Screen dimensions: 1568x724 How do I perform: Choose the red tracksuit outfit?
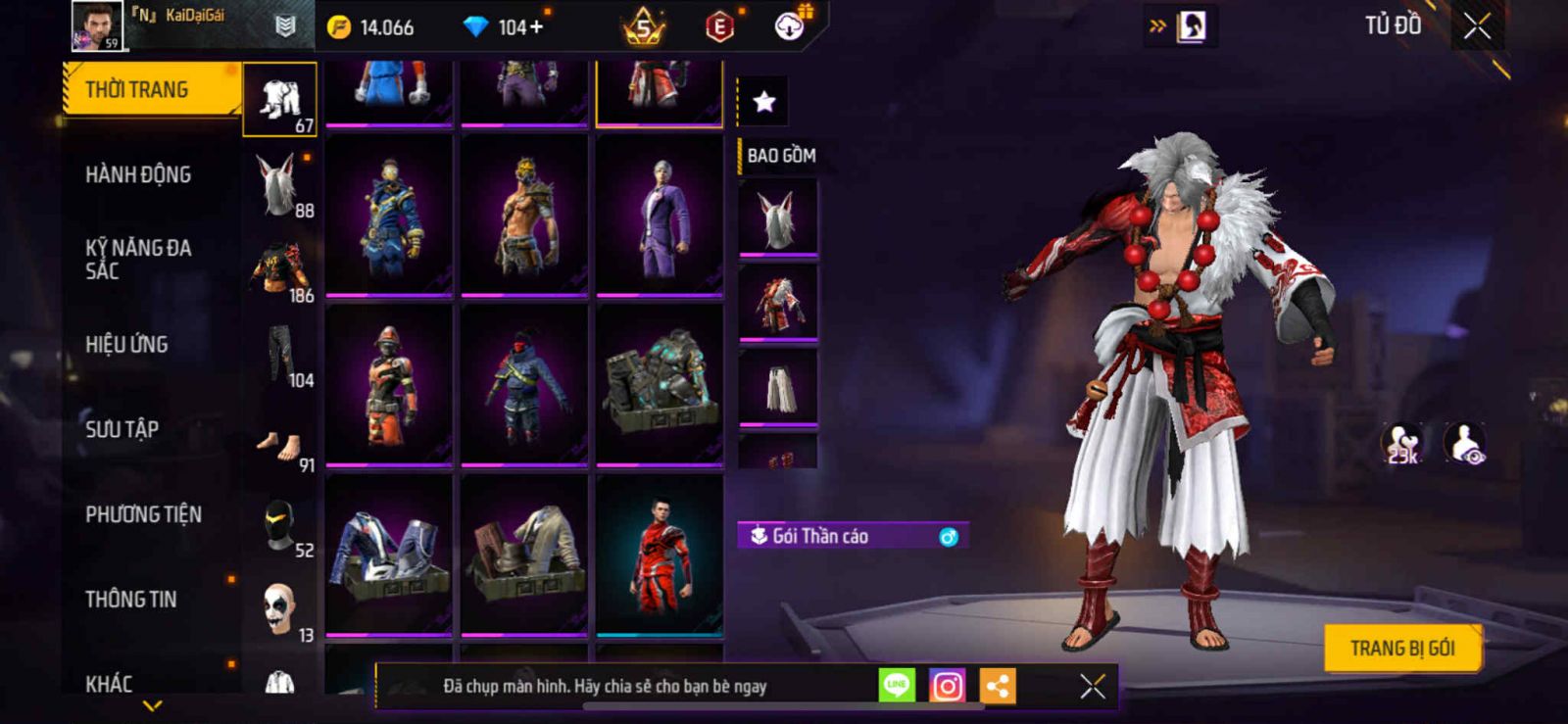pos(660,555)
